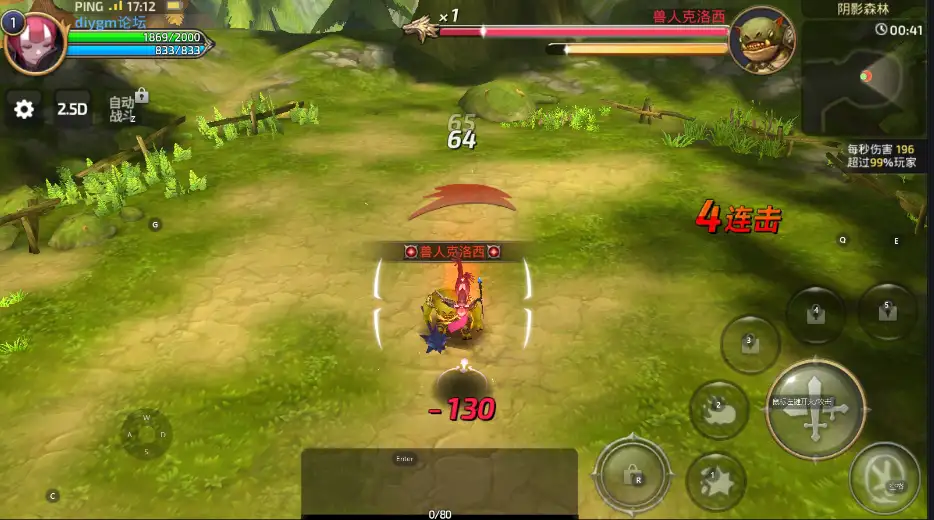Tap the locked skill slot 5
934x520 pixels.
887,311
